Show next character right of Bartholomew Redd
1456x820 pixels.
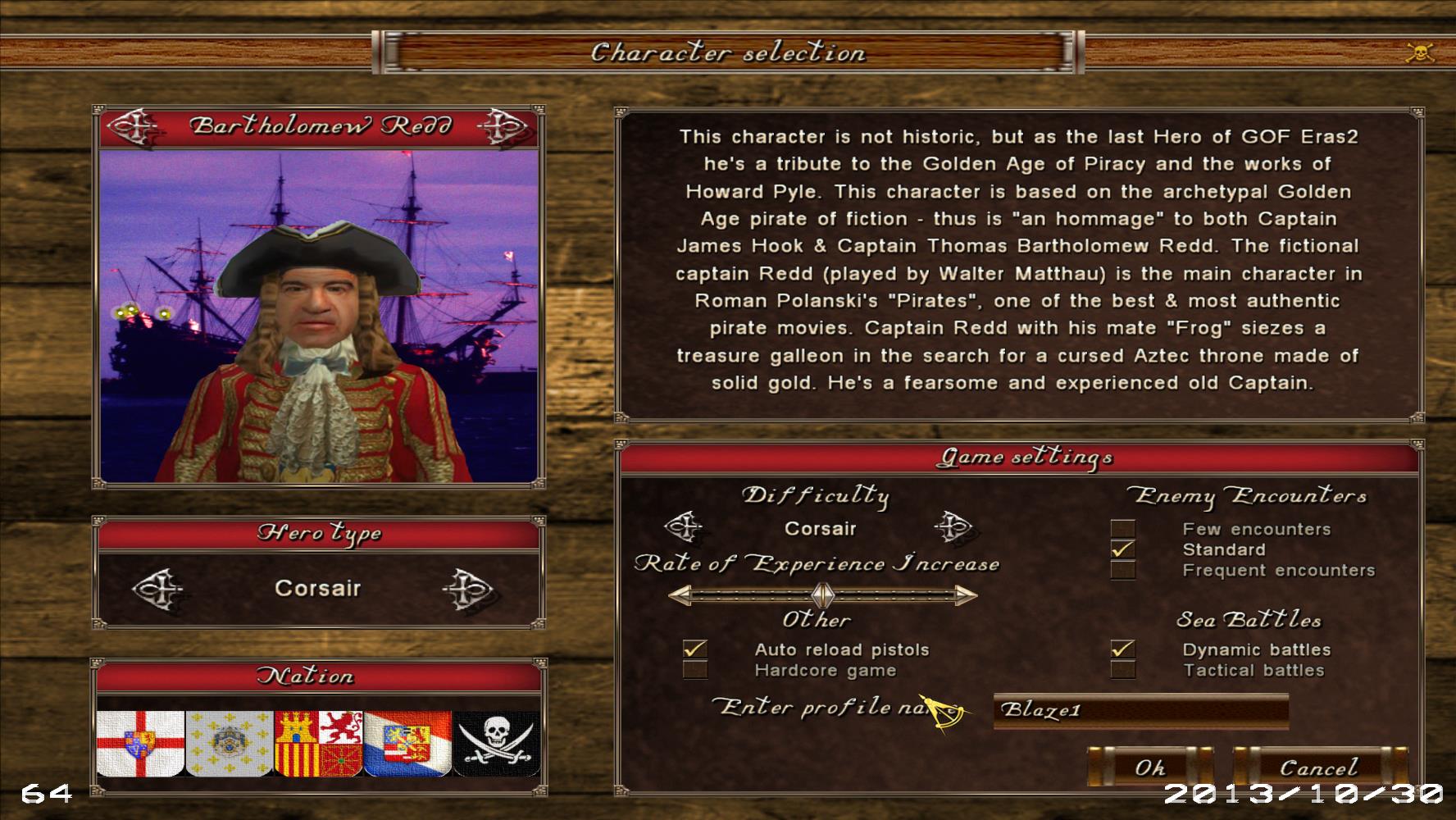[500, 126]
